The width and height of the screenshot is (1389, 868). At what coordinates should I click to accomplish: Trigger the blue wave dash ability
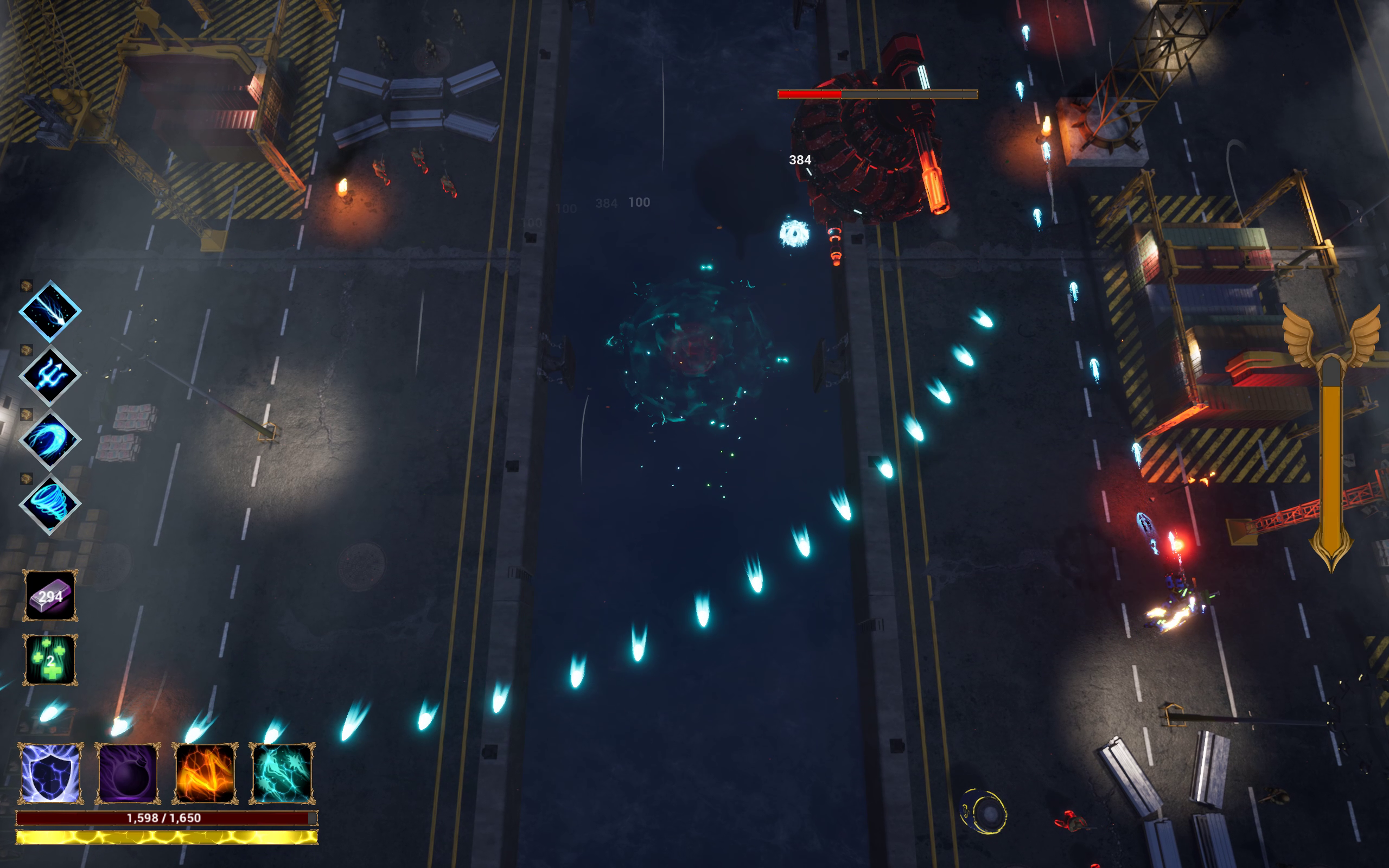click(x=50, y=440)
